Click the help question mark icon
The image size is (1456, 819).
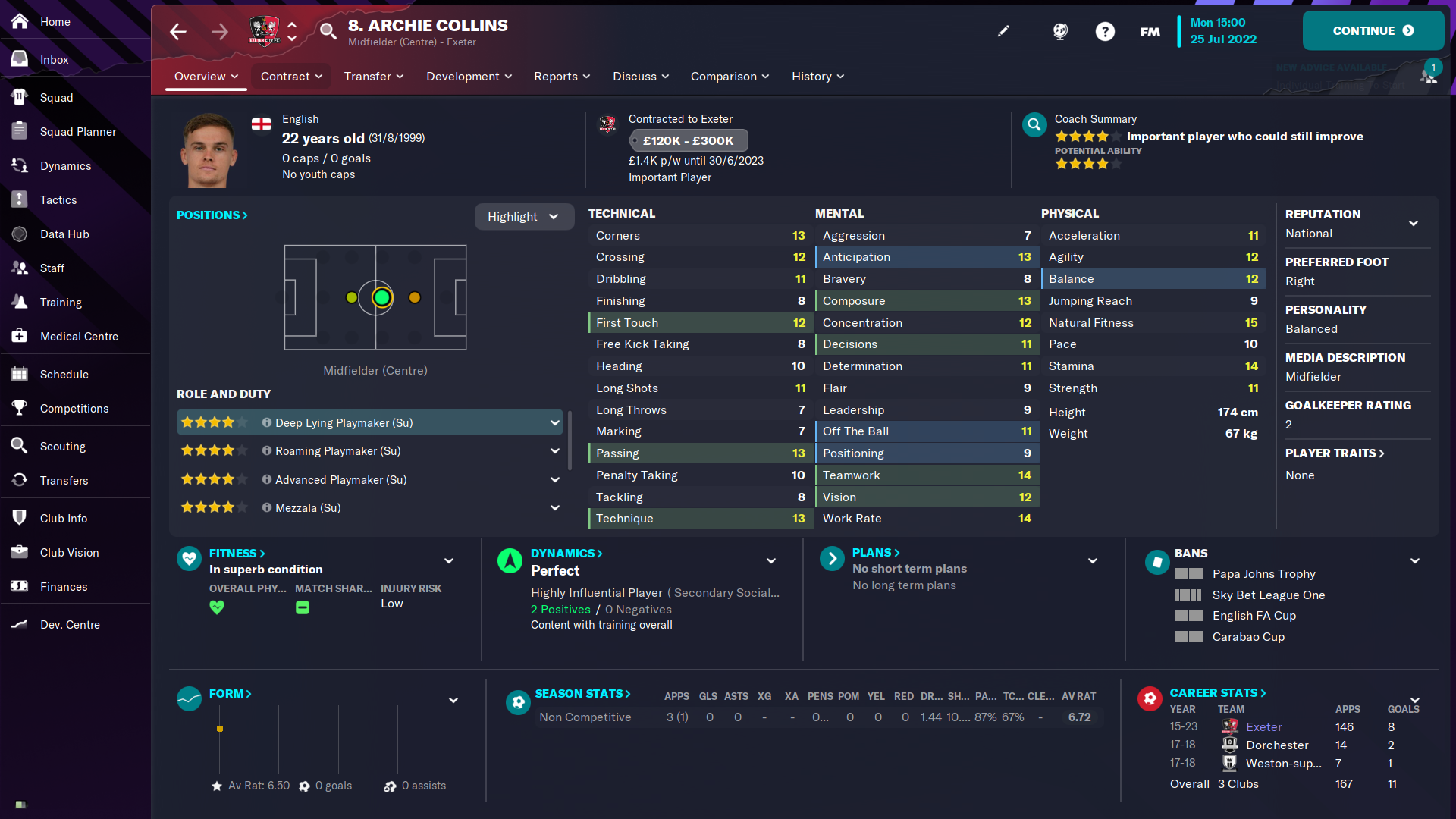(1105, 31)
